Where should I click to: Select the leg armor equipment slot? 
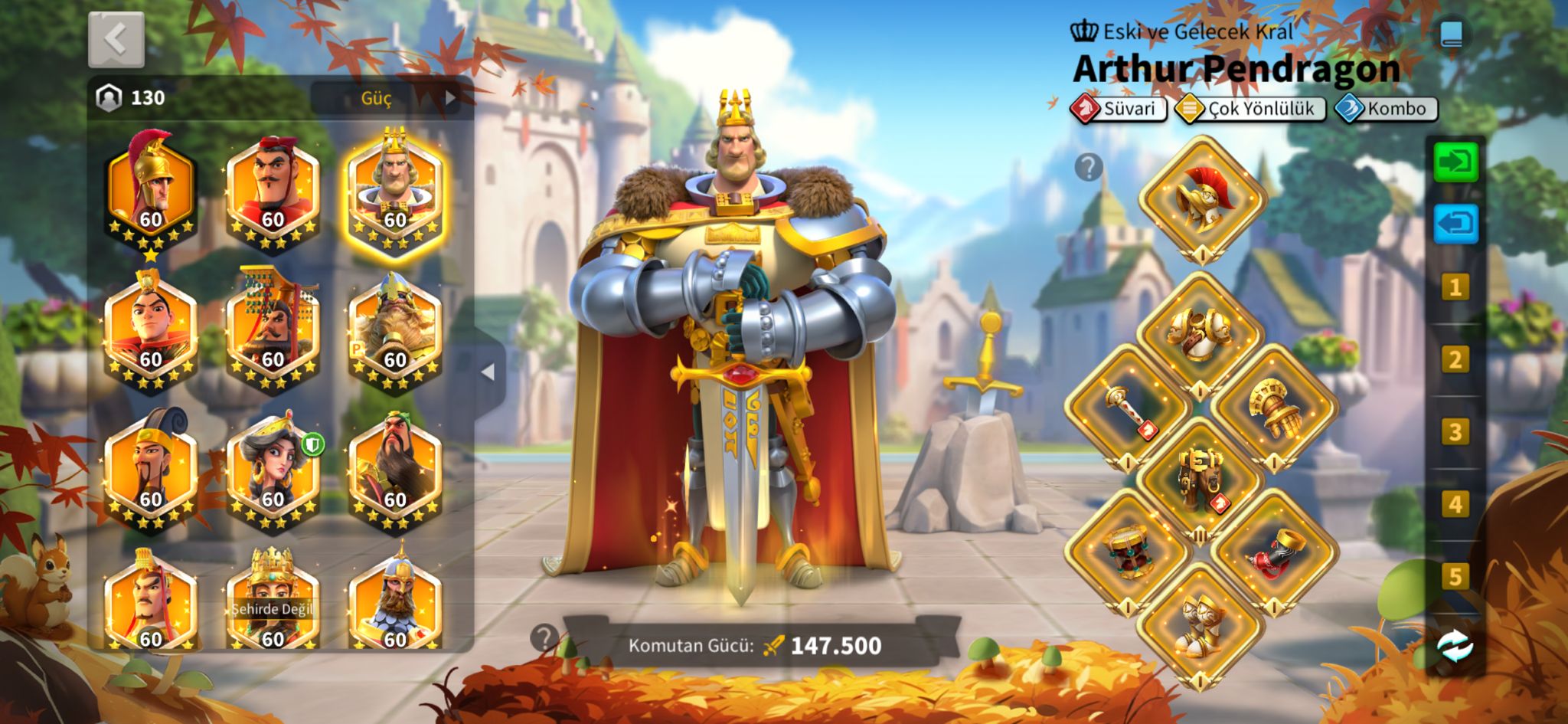coord(1200,480)
